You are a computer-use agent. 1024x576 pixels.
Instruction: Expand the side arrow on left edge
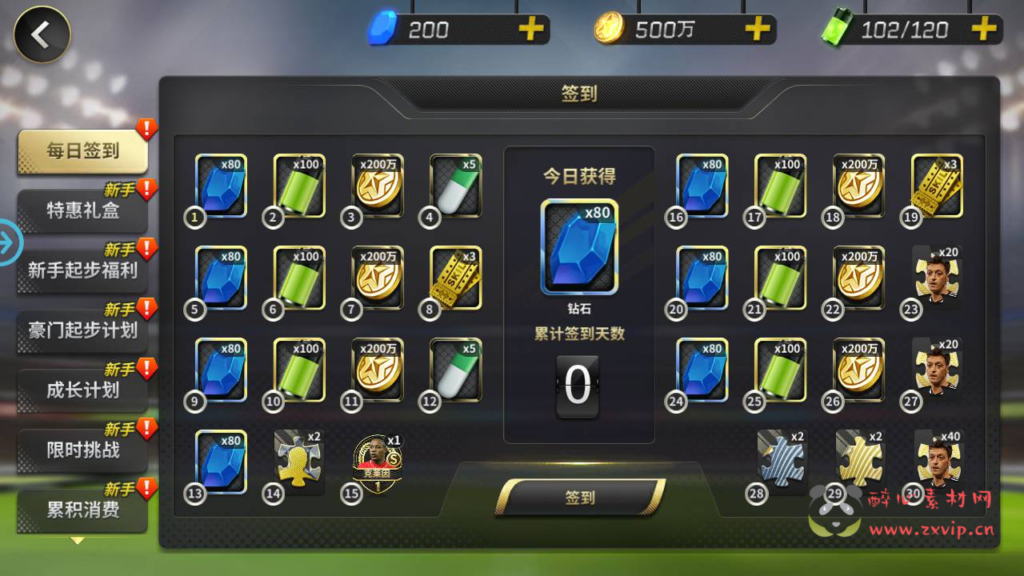[9, 243]
